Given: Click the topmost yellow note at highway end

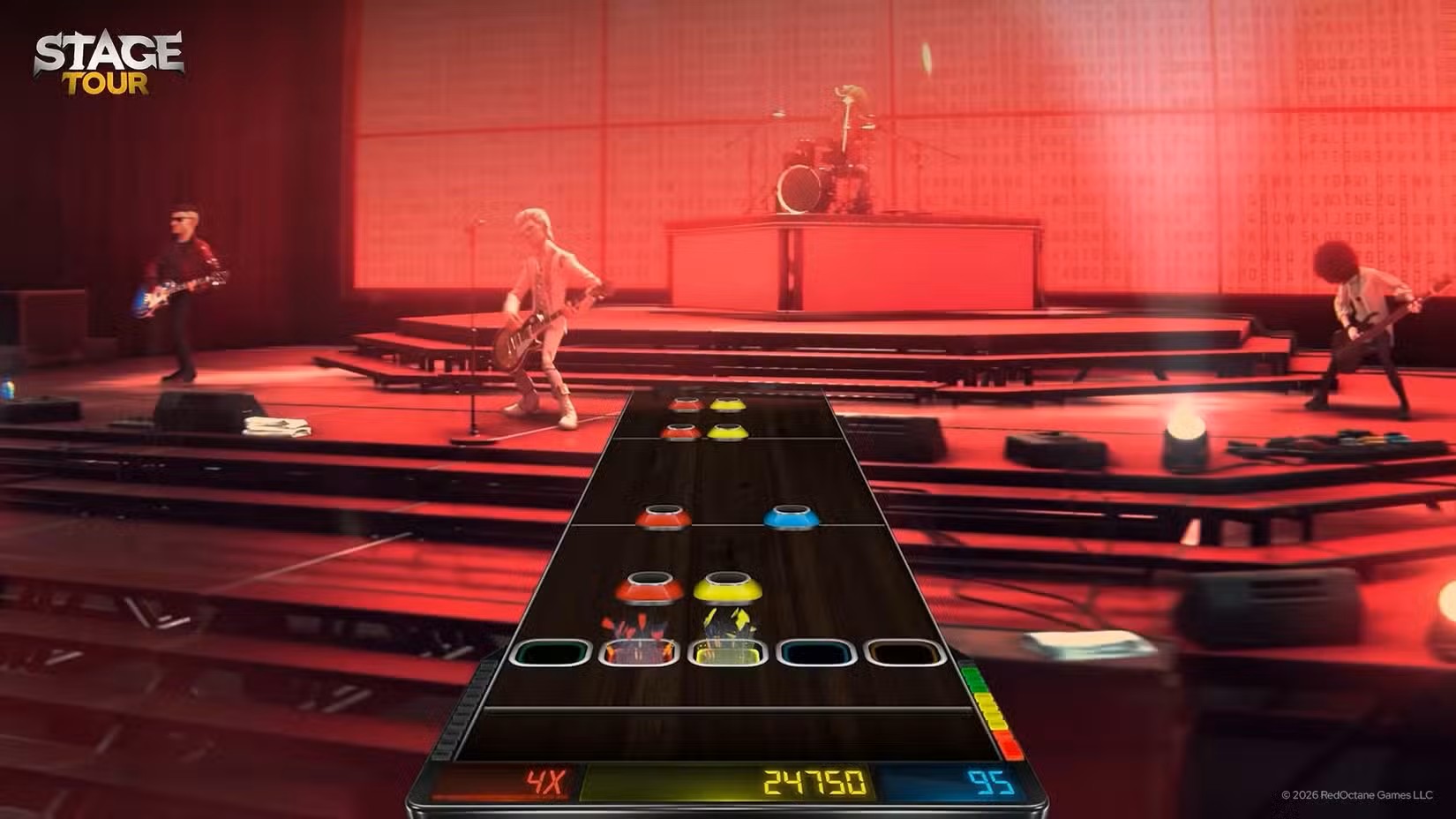Looking at the screenshot, I should pos(726,402).
